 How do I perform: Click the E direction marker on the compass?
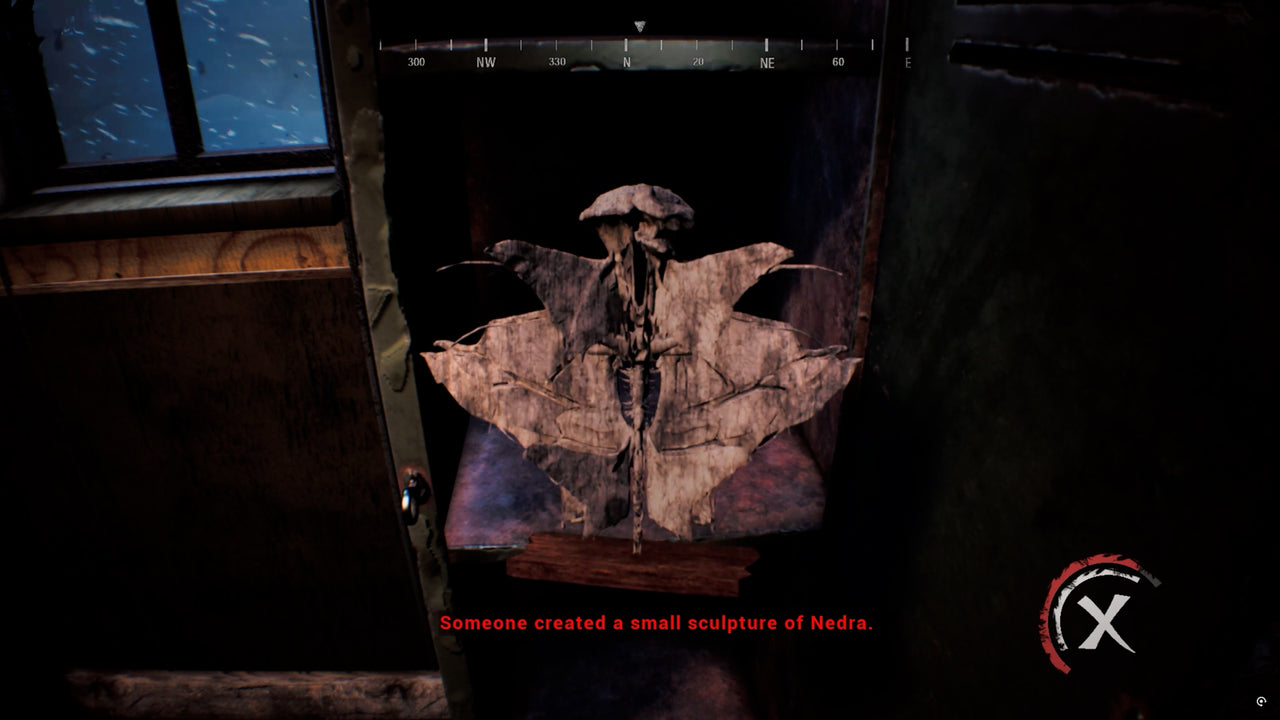pos(906,60)
